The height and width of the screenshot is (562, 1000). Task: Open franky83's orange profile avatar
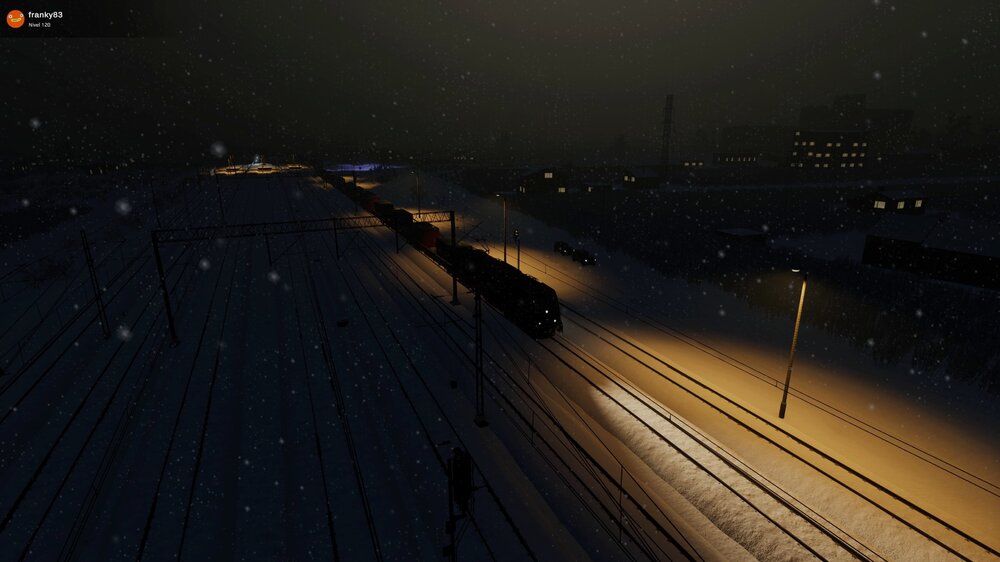[15, 19]
